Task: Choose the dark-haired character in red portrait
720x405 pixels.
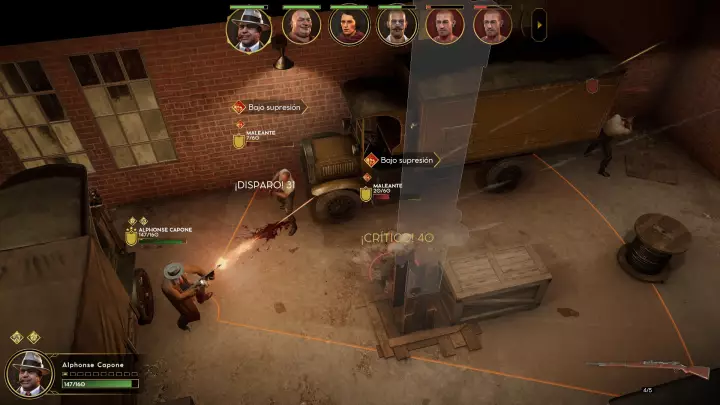Action: 349,27
